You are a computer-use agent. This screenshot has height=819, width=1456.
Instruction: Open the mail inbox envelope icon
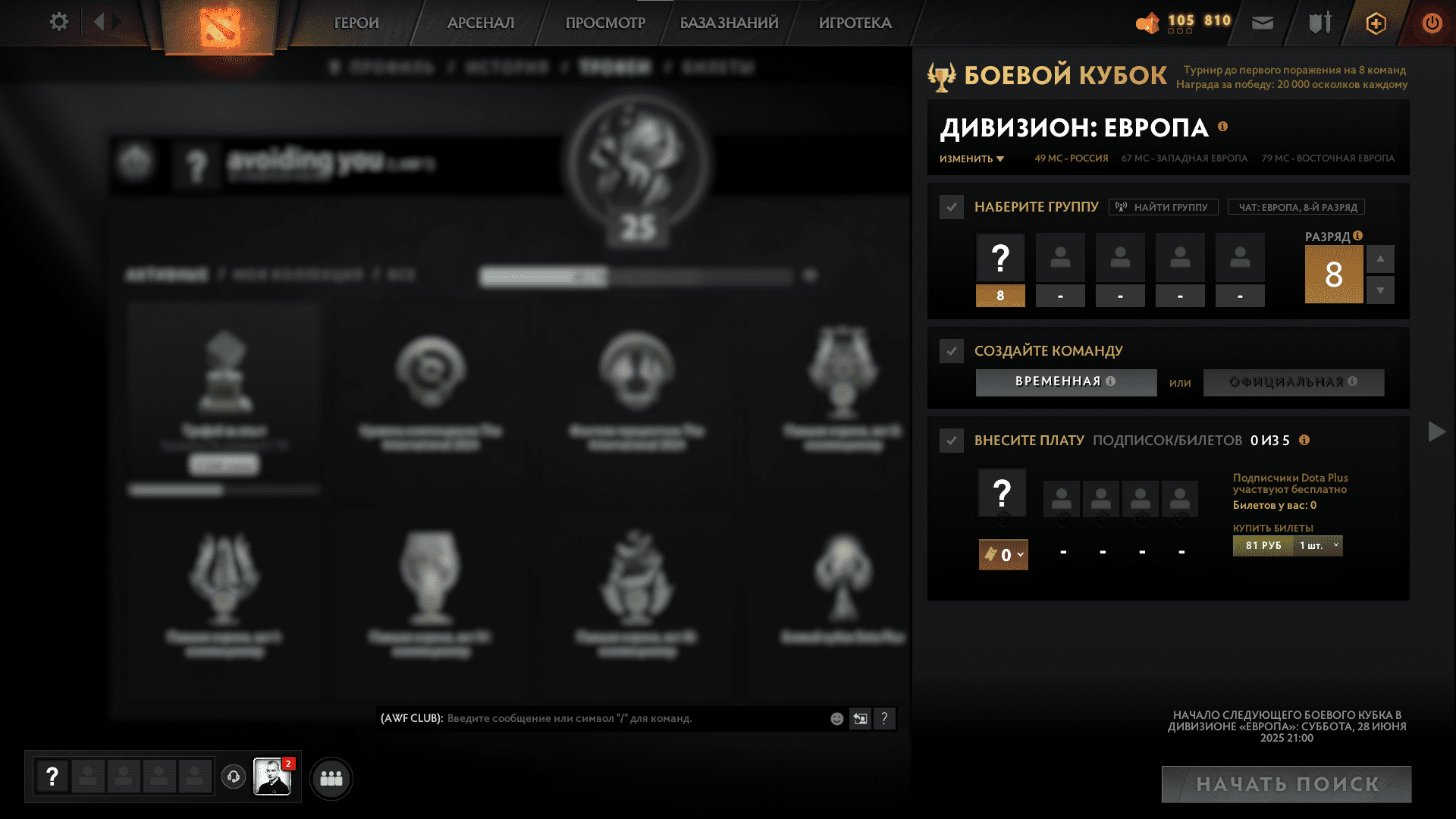pyautogui.click(x=1261, y=23)
